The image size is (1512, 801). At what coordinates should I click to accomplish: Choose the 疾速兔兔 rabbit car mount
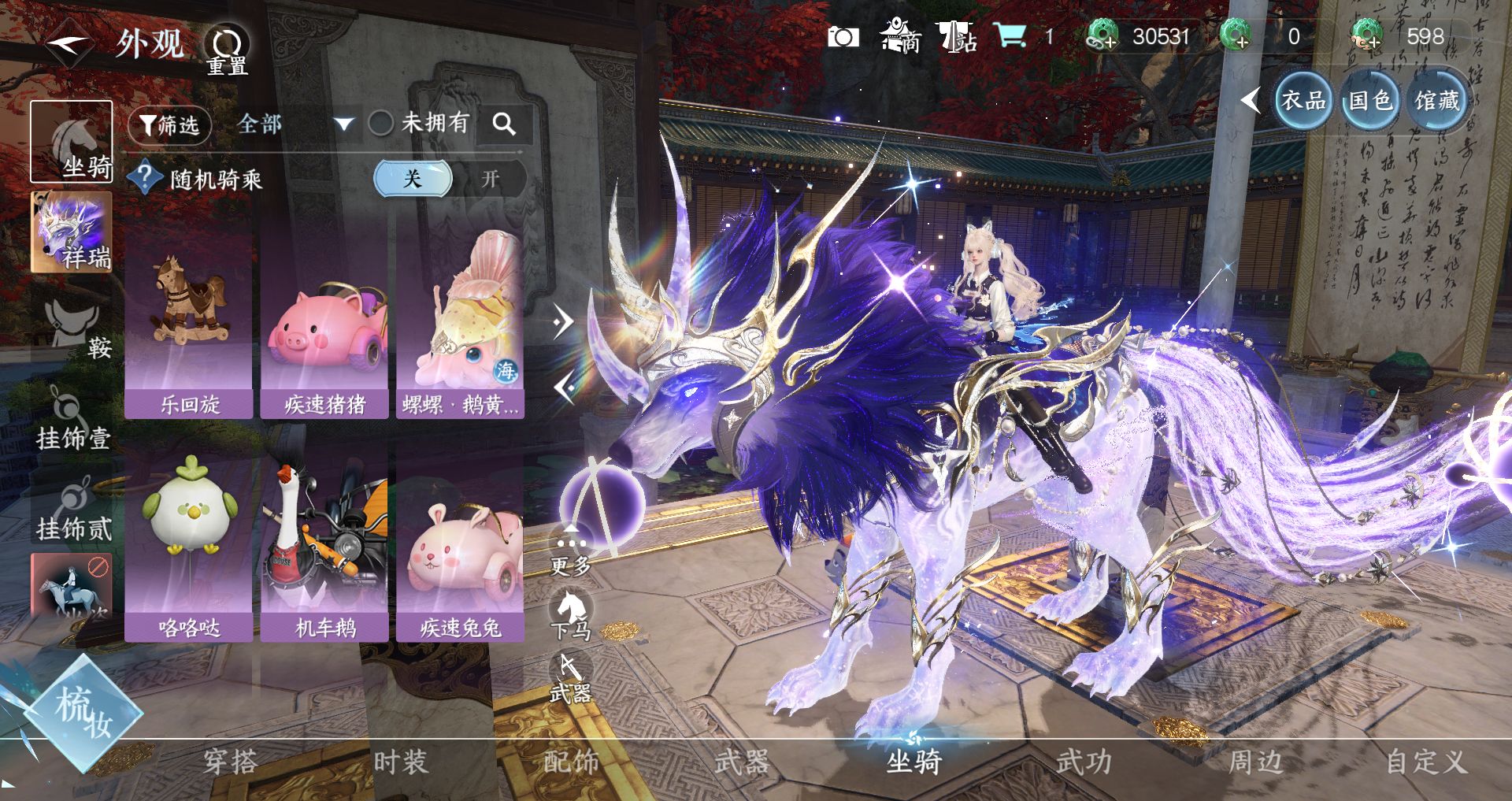coord(461,543)
